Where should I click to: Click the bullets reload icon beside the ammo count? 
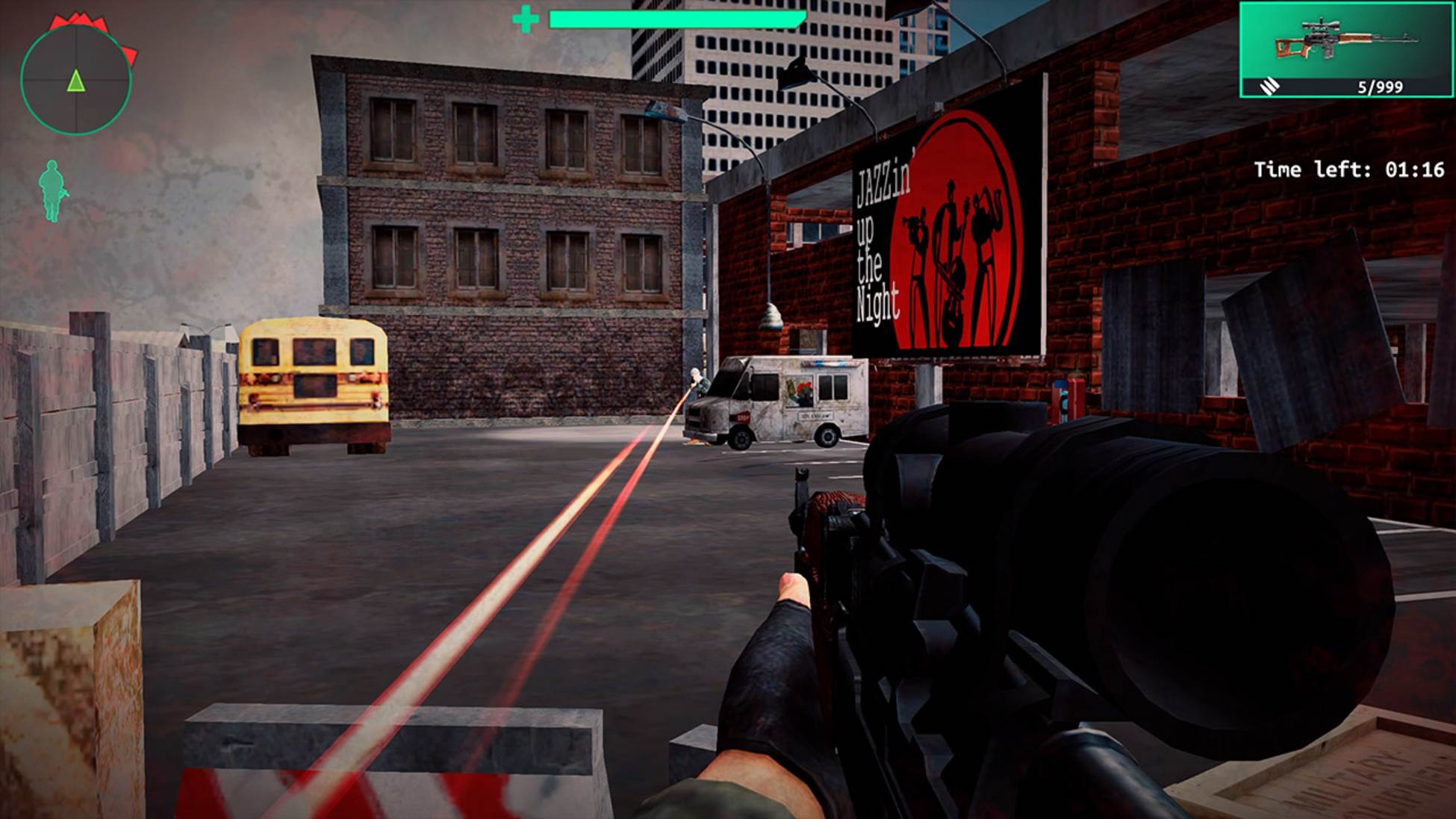pos(1269,87)
